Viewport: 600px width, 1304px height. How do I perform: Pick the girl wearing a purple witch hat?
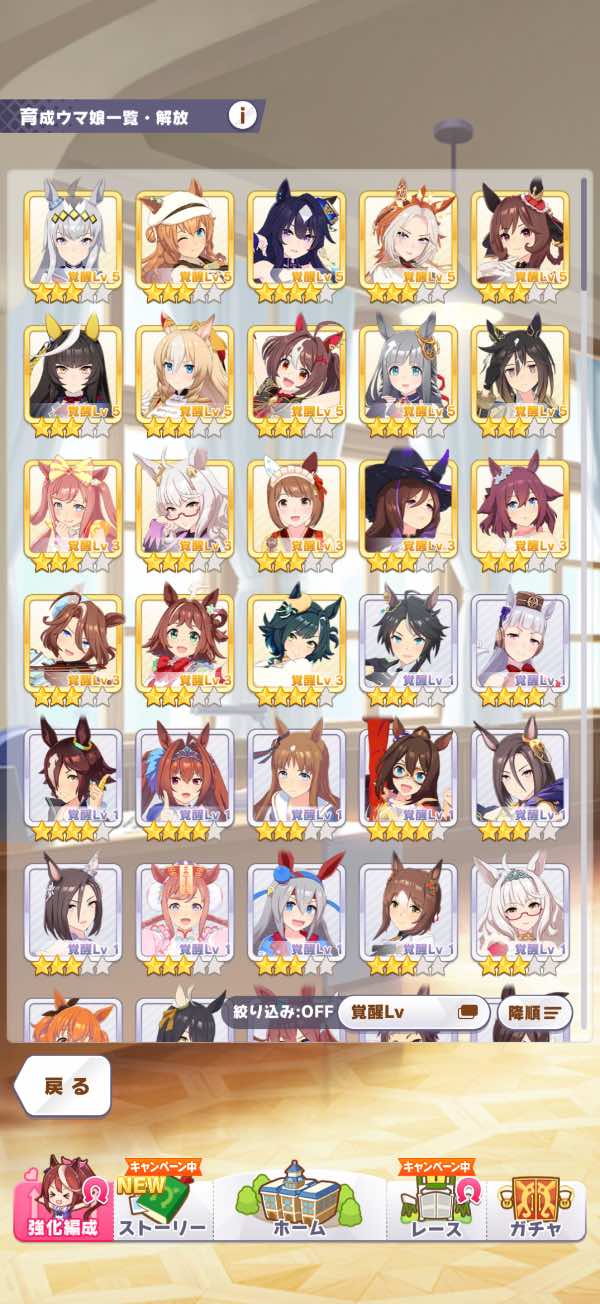tap(408, 511)
